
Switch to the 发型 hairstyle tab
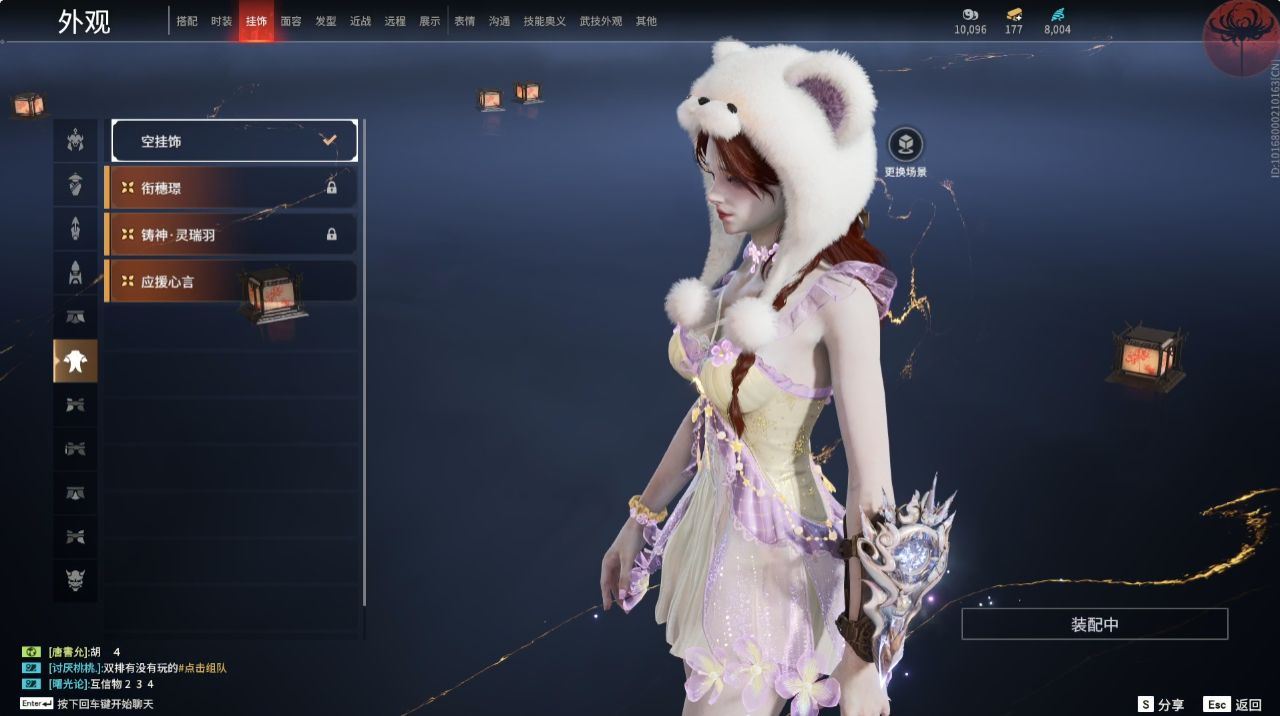pos(326,21)
